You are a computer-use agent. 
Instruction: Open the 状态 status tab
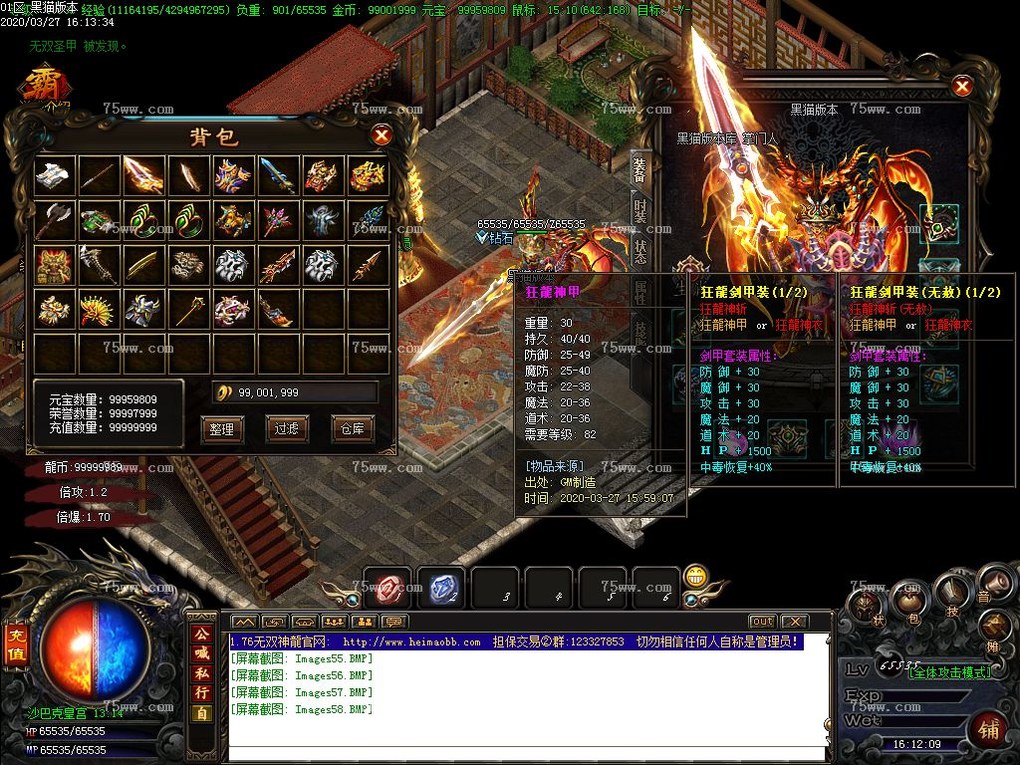click(x=640, y=251)
